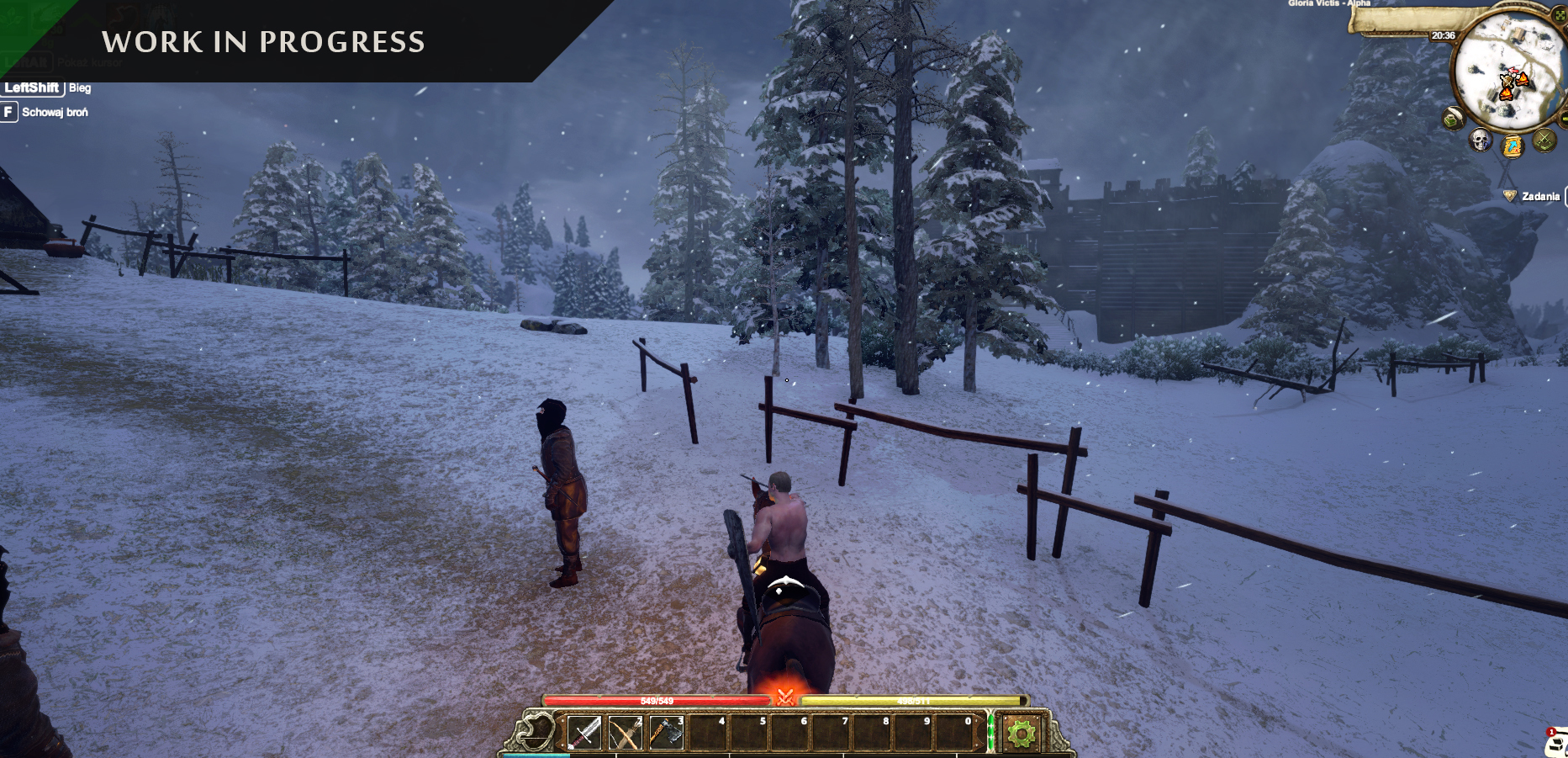
Task: Open the quill and inkwell icon
Action: (x=1454, y=119)
